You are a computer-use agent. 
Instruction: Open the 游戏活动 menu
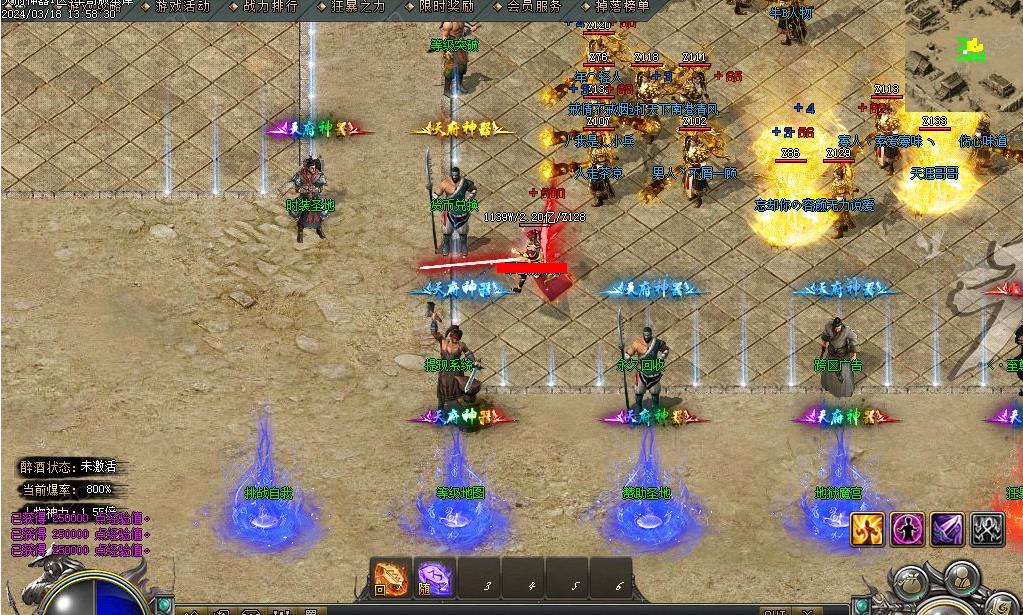pos(182,6)
